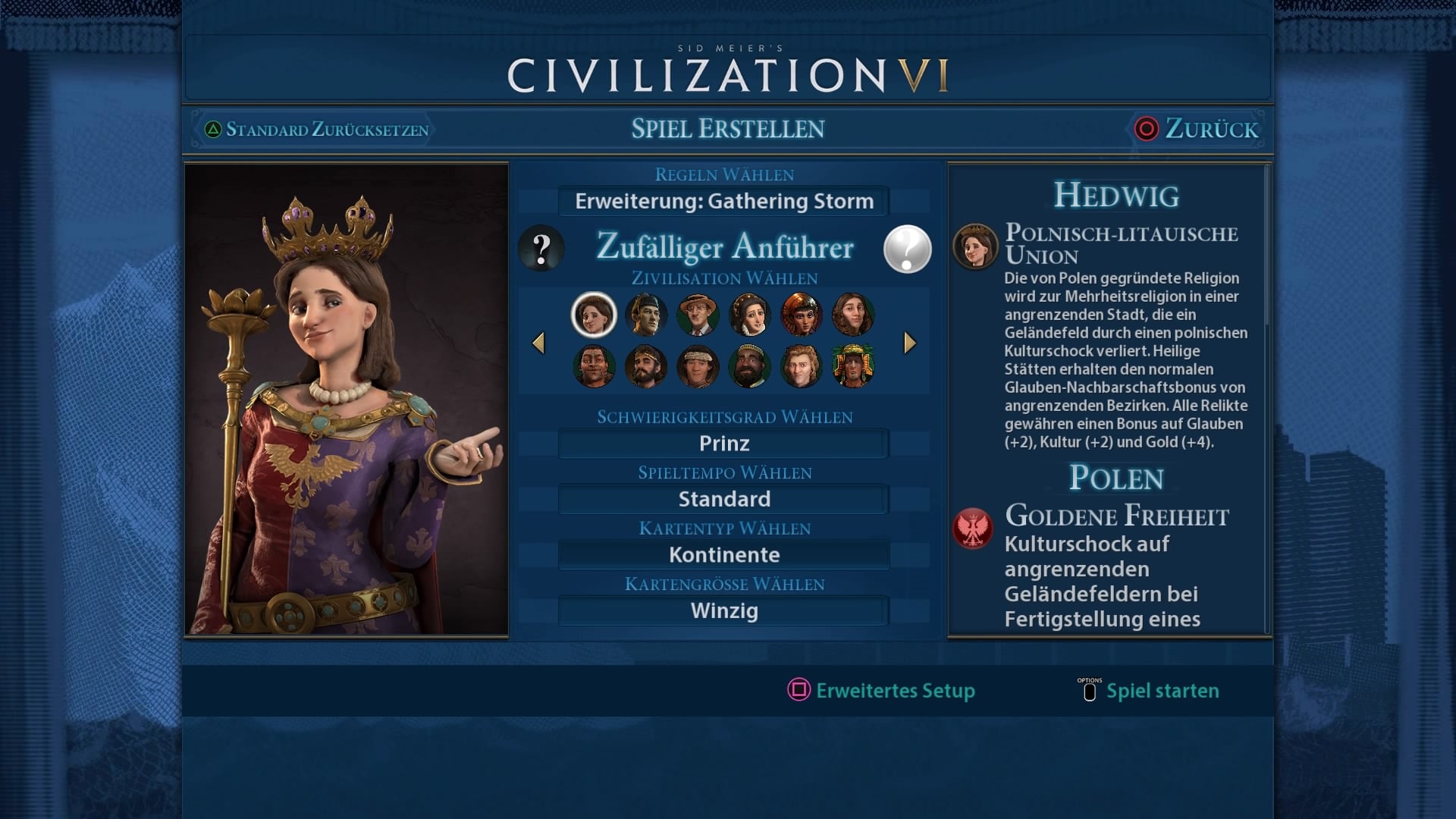Select the Hedwig leader portrait
1456x819 pixels.
tap(594, 314)
